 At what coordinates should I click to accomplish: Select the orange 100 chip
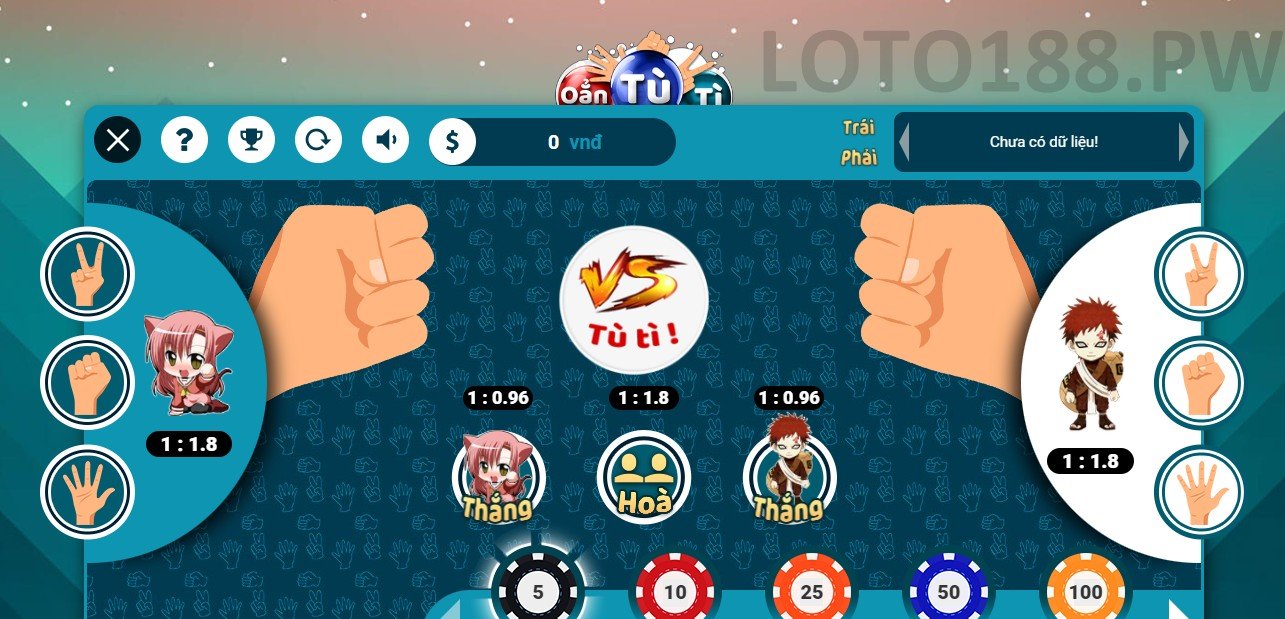[1085, 591]
